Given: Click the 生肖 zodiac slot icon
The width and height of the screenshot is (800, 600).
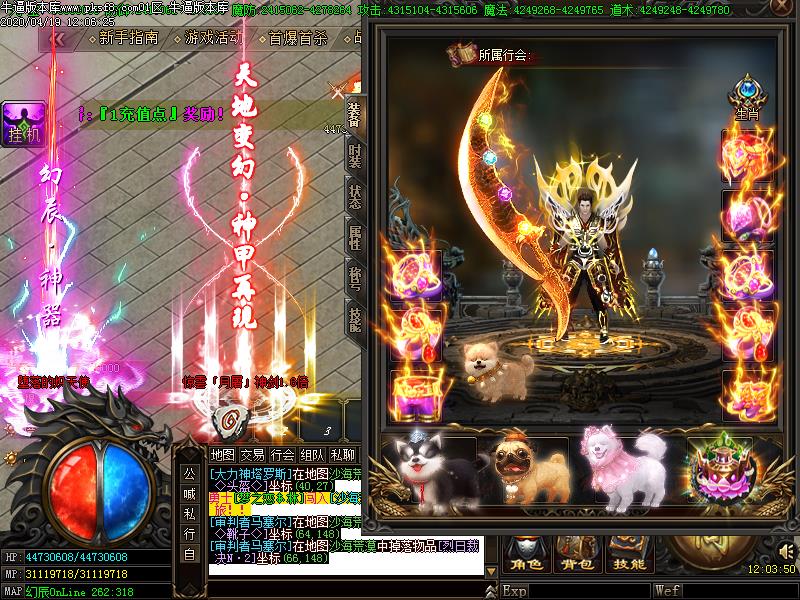Looking at the screenshot, I should (x=747, y=95).
